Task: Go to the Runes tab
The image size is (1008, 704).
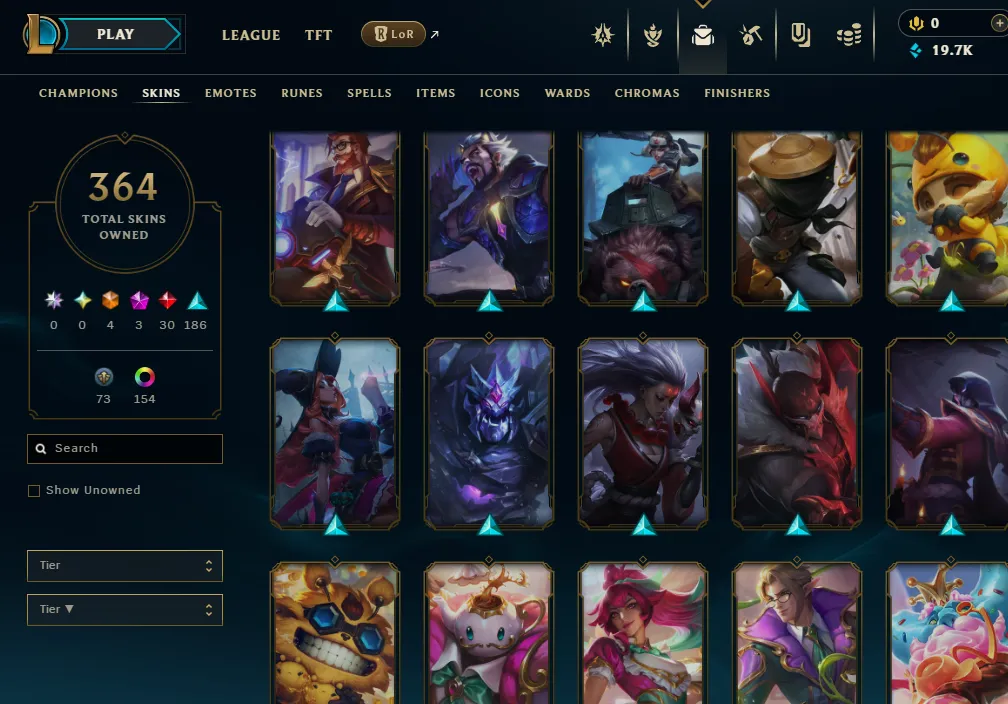Action: click(302, 93)
